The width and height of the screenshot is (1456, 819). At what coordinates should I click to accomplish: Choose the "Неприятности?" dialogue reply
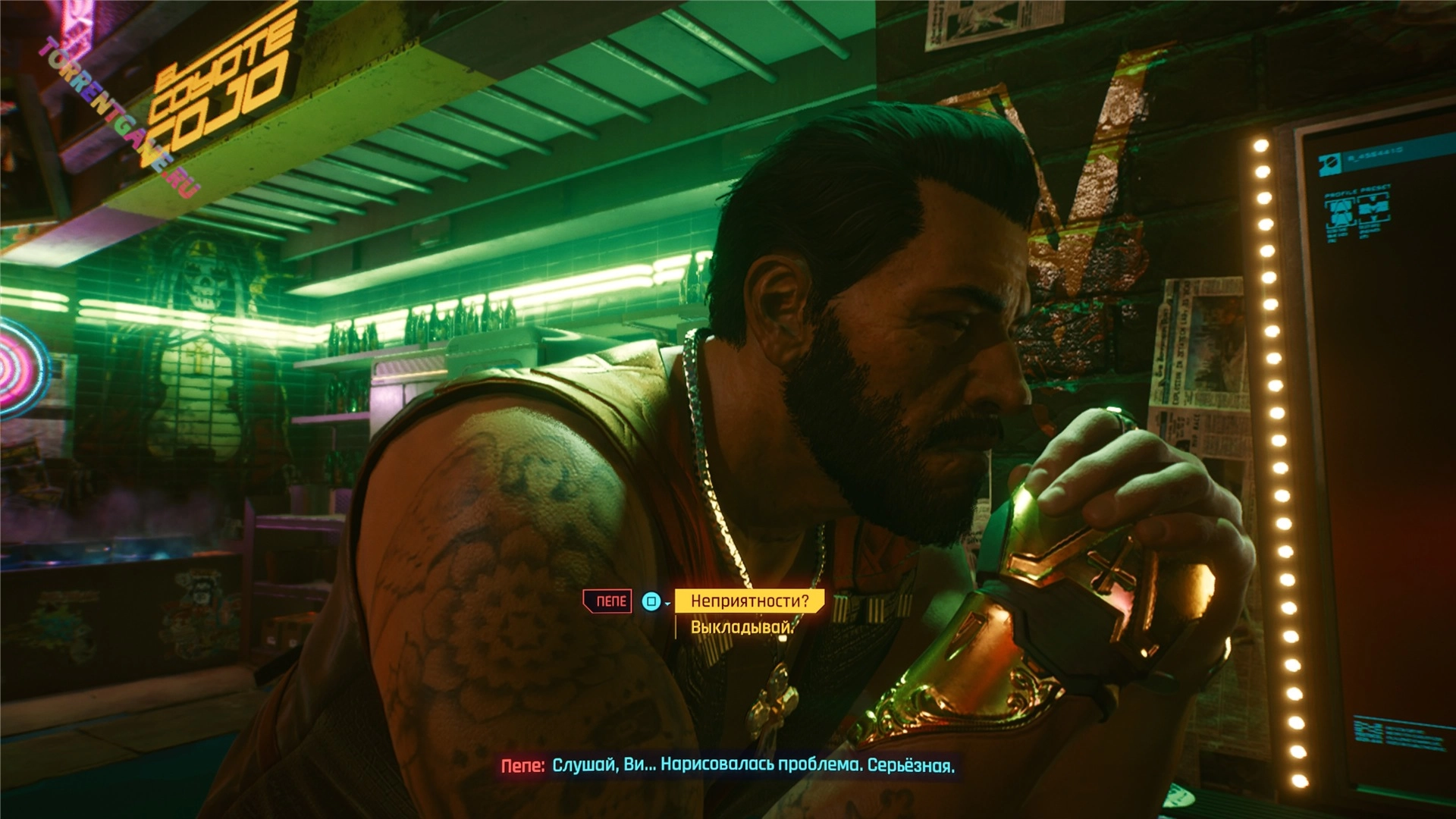point(749,601)
